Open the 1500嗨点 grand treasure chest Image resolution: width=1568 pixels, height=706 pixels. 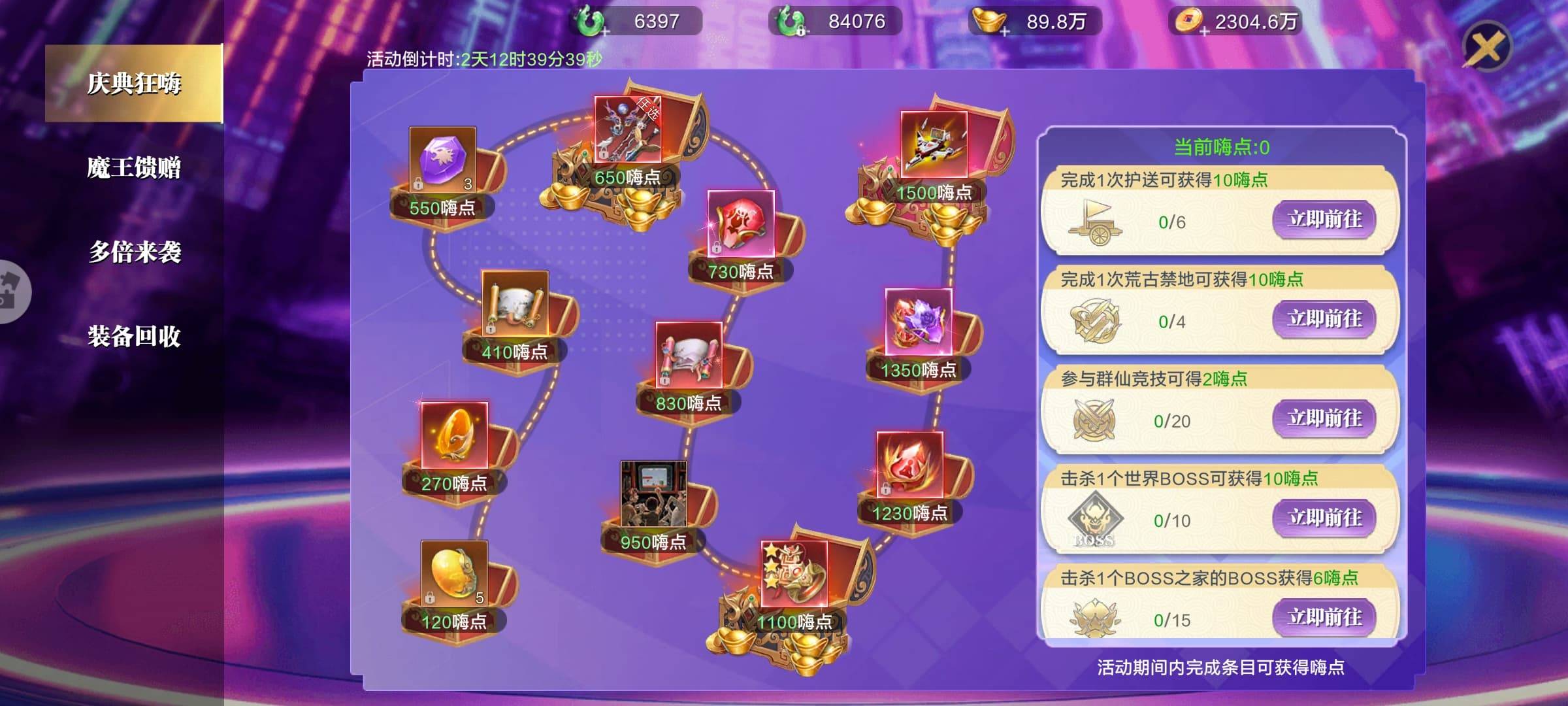(x=934, y=145)
